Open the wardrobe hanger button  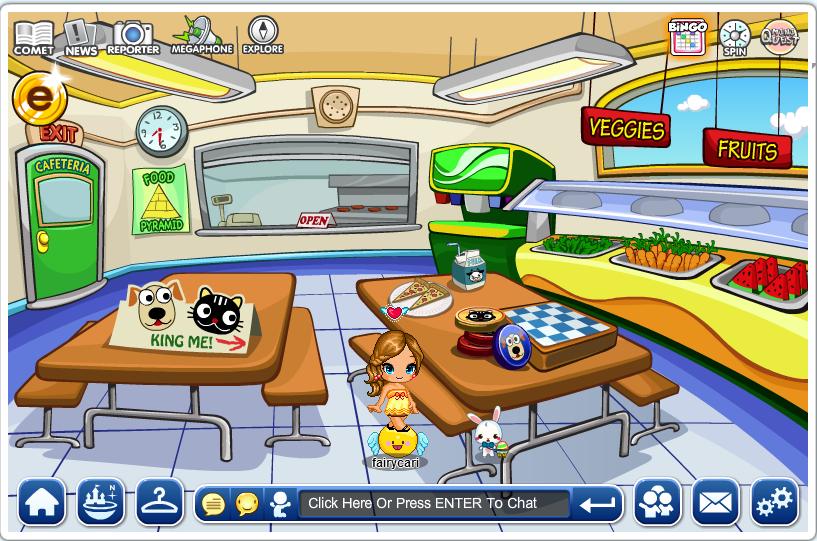click(x=160, y=503)
